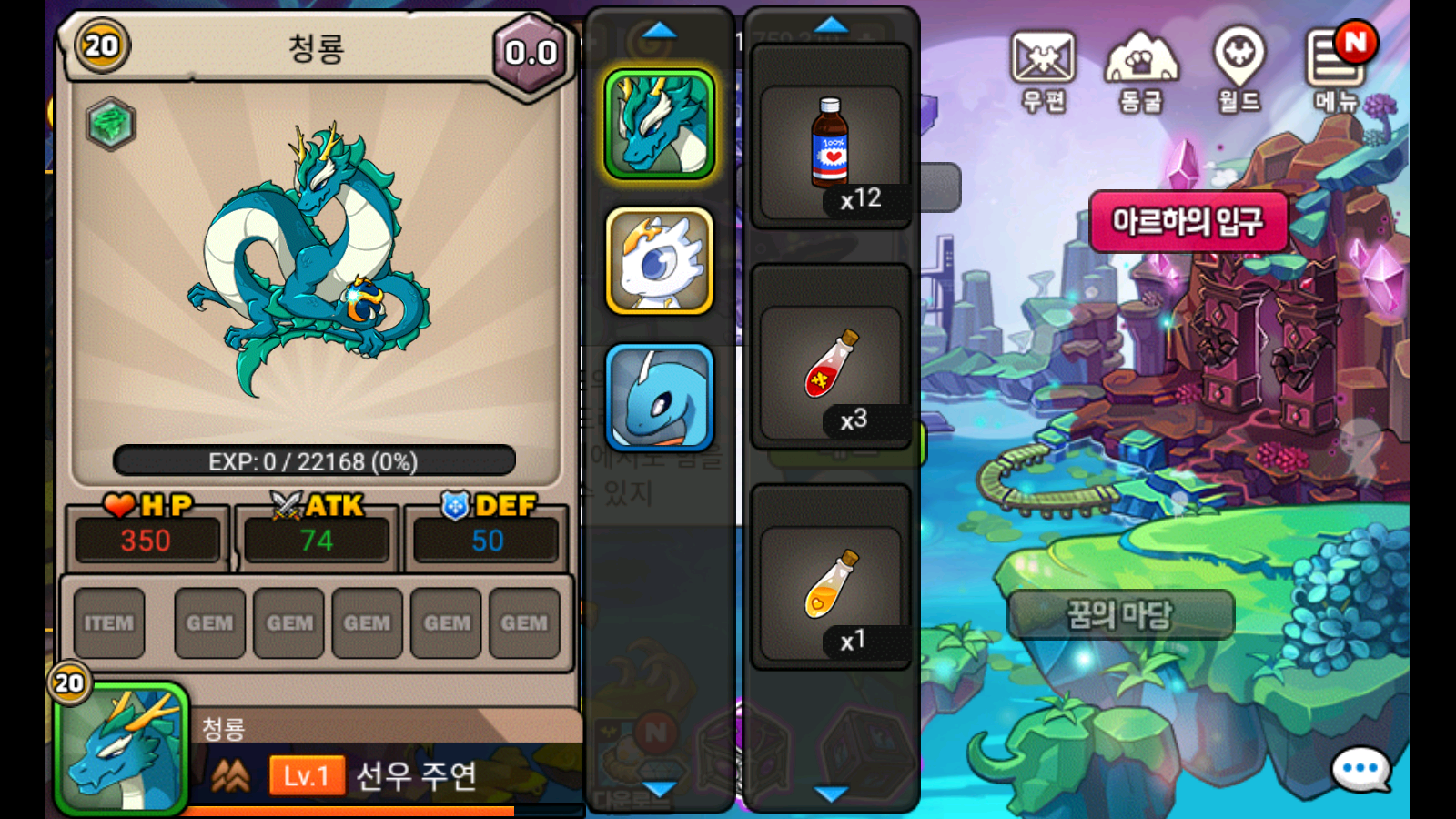This screenshot has height=819, width=1456.
Task: Open the chat speech bubble
Action: pos(1360,770)
